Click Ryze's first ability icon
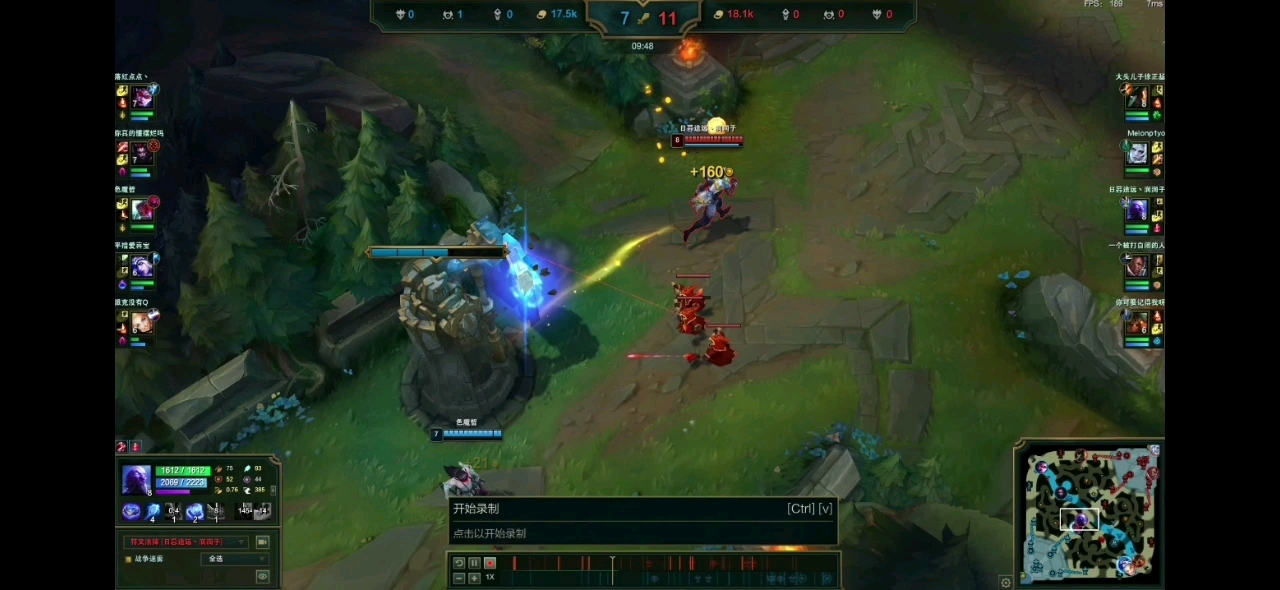 pyautogui.click(x=131, y=512)
